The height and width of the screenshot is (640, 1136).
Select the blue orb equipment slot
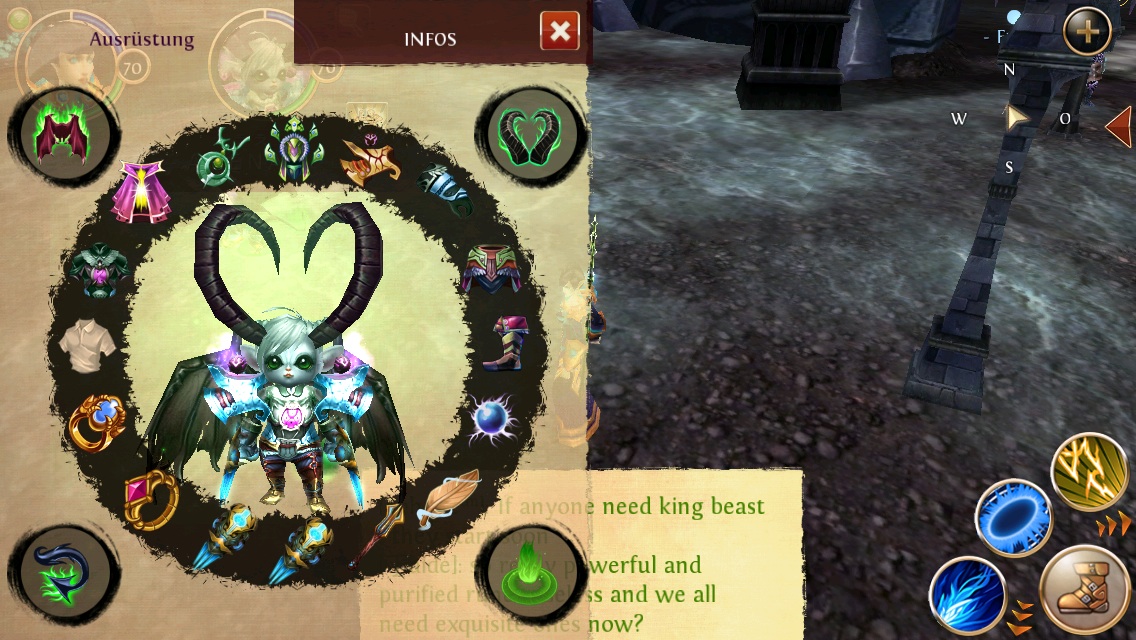click(491, 420)
